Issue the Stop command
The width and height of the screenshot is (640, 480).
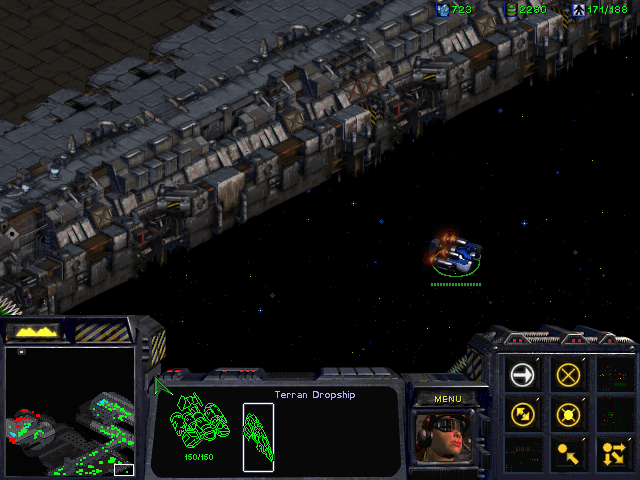click(569, 375)
